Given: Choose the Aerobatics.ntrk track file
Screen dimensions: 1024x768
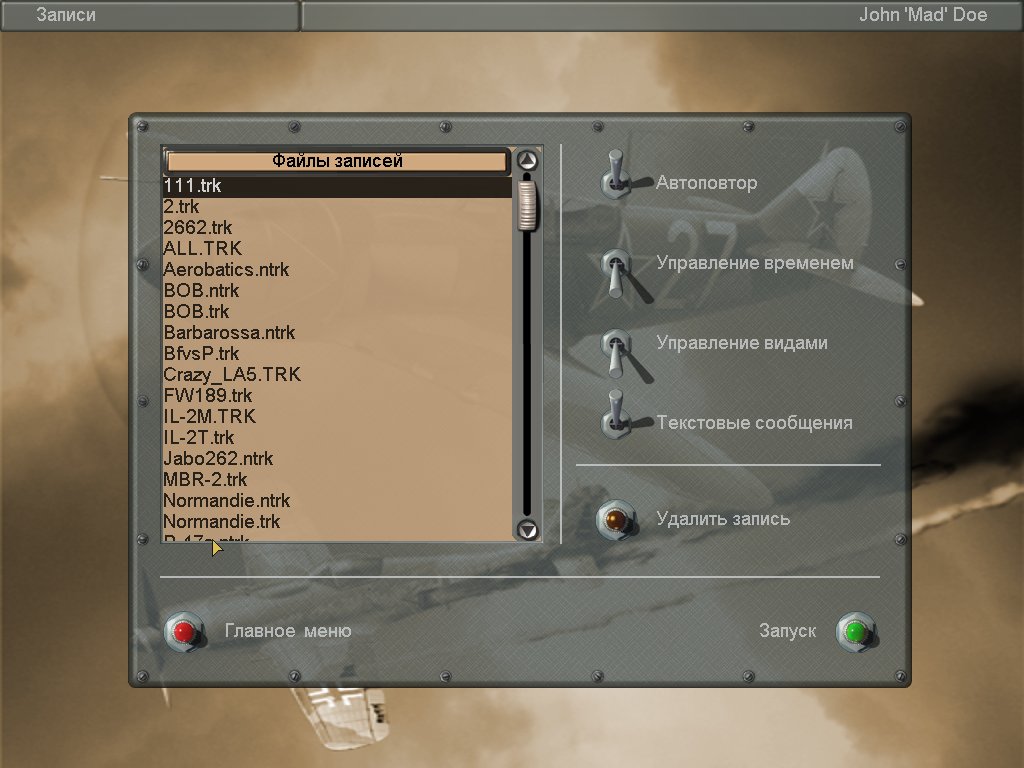Looking at the screenshot, I should (226, 270).
